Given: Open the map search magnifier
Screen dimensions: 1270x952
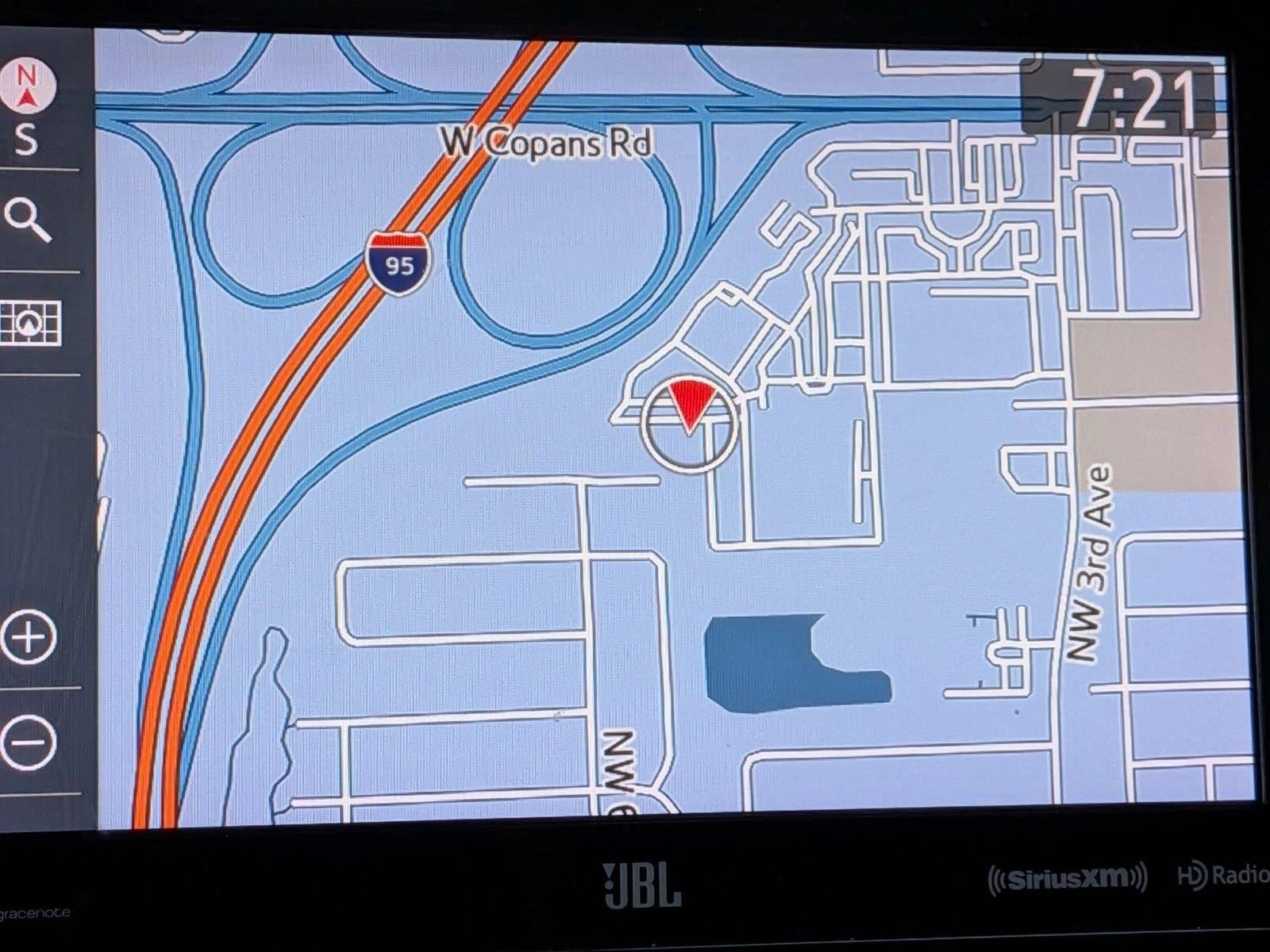Looking at the screenshot, I should point(28,220).
